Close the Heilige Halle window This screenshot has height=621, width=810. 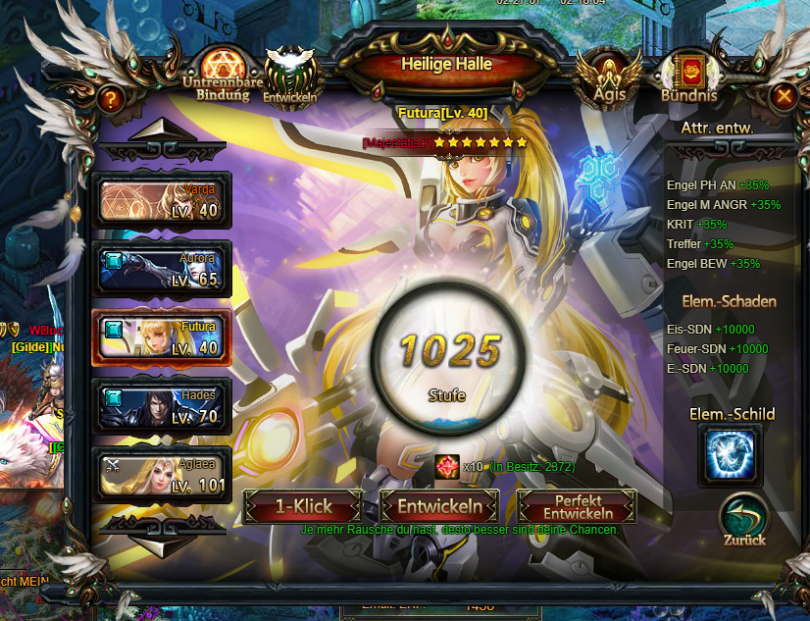[x=785, y=95]
